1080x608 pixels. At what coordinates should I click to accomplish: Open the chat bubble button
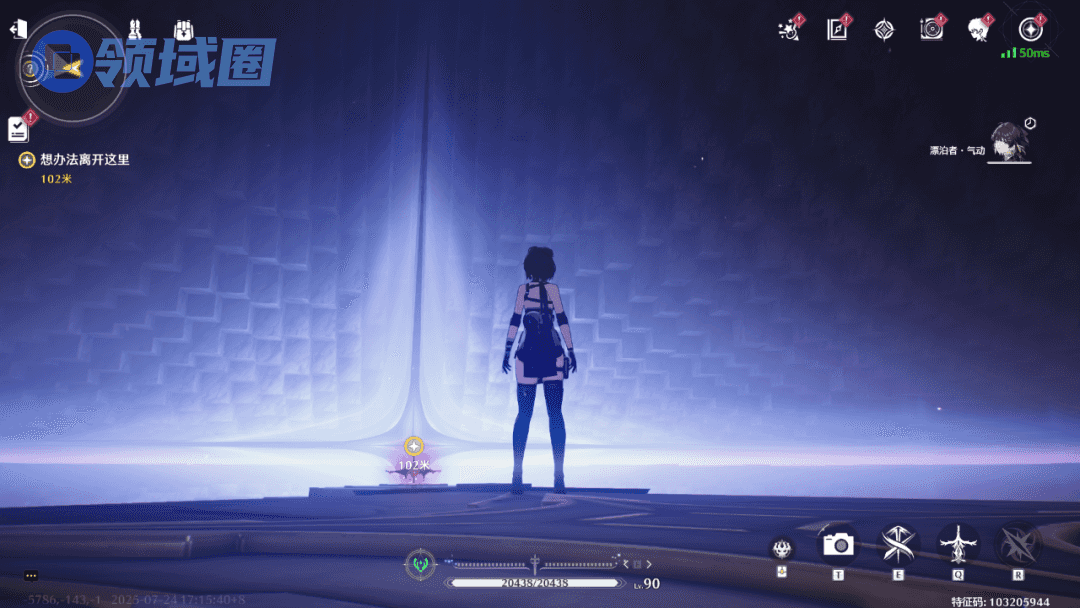point(31,575)
